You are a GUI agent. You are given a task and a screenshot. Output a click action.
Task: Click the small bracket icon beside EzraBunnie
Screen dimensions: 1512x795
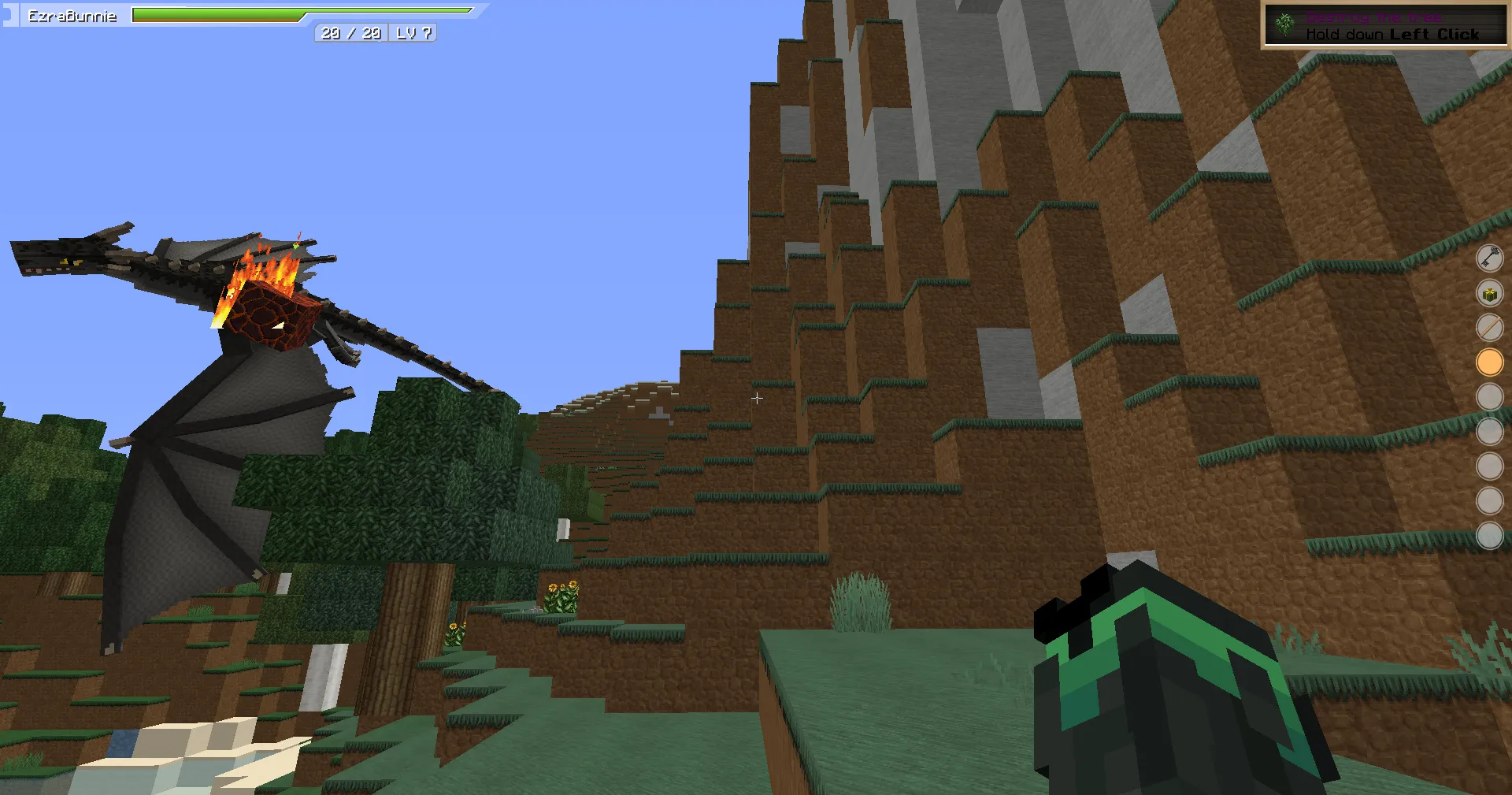[9, 13]
